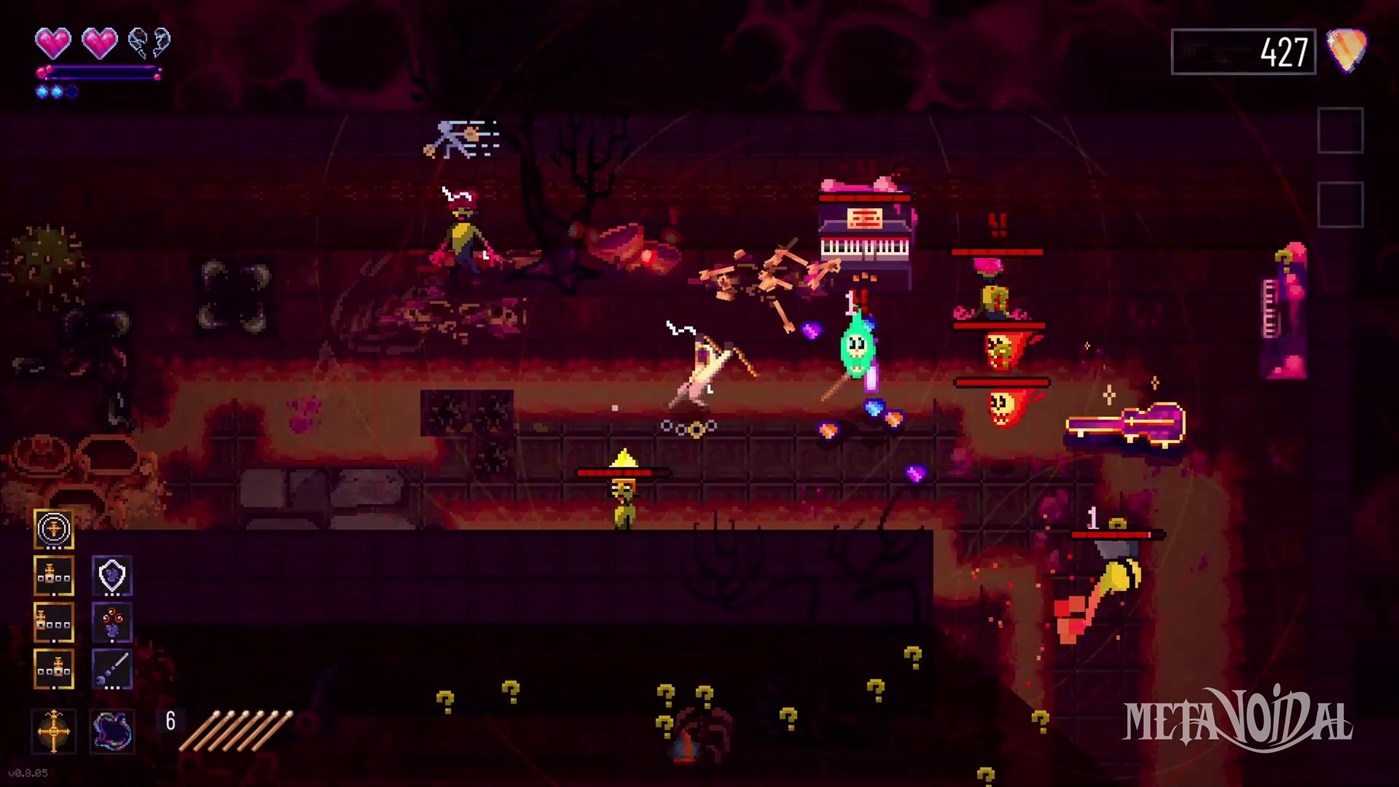Select the broom weapon icon

click(112, 668)
